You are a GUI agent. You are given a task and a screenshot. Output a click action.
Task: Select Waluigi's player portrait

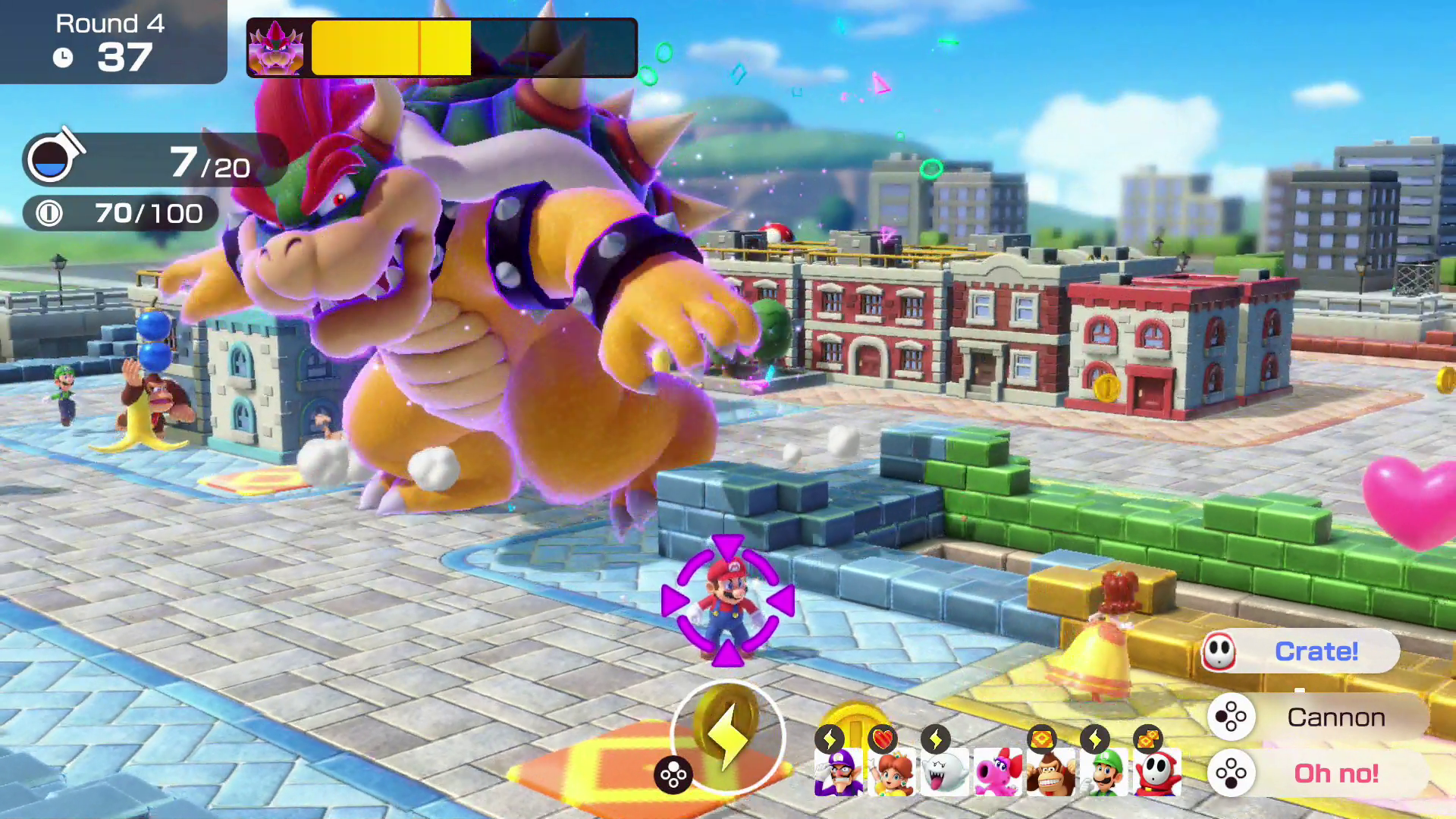[839, 772]
